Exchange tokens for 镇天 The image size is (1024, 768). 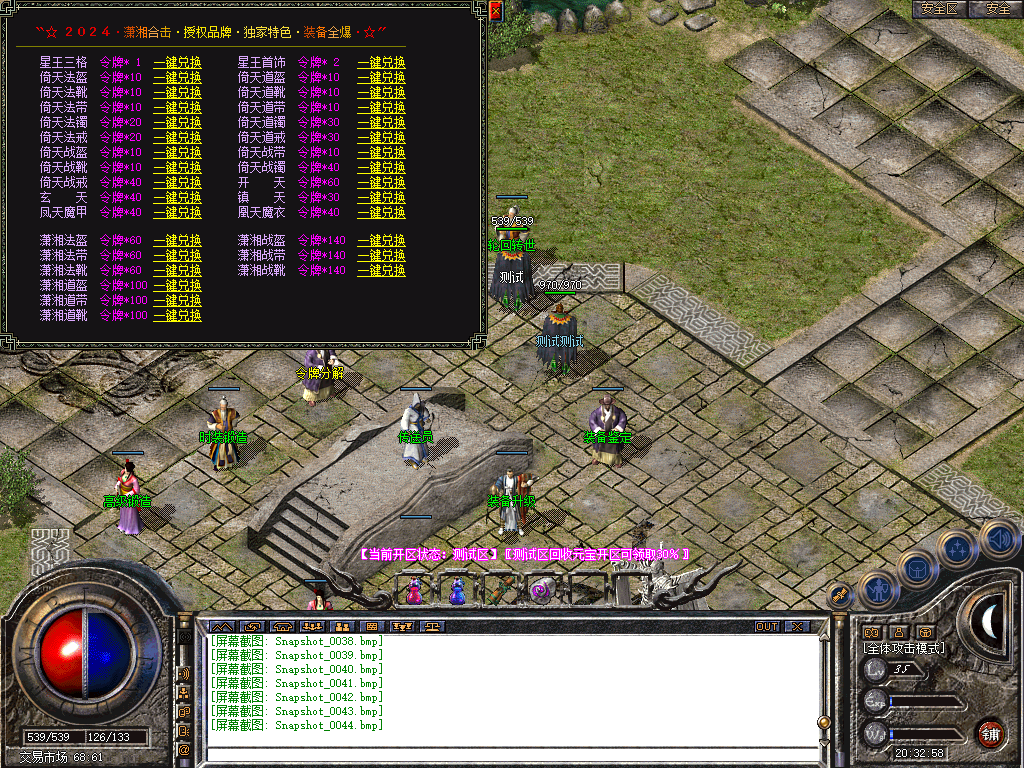(381, 198)
